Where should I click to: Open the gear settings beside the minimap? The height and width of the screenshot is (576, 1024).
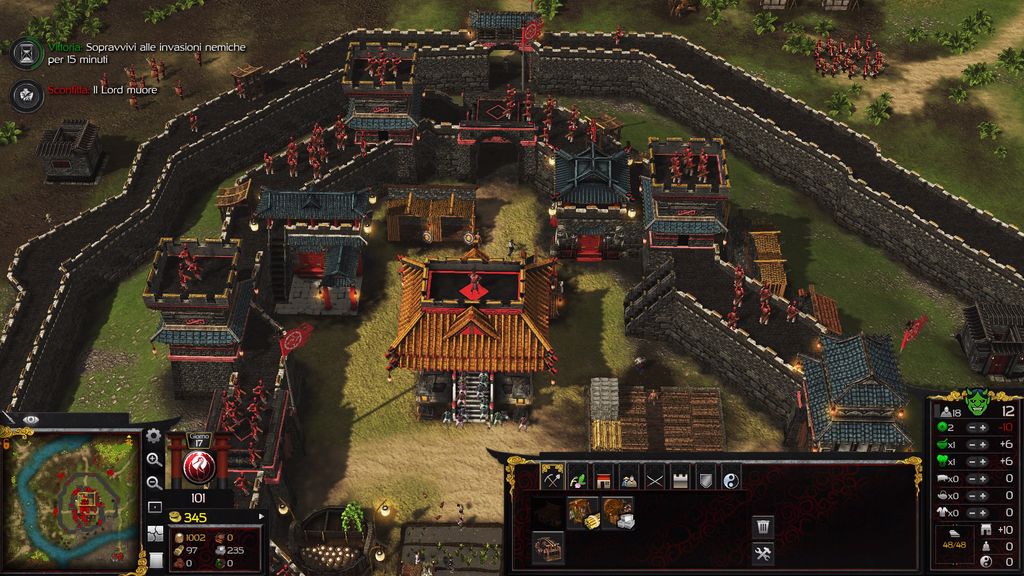(153, 436)
